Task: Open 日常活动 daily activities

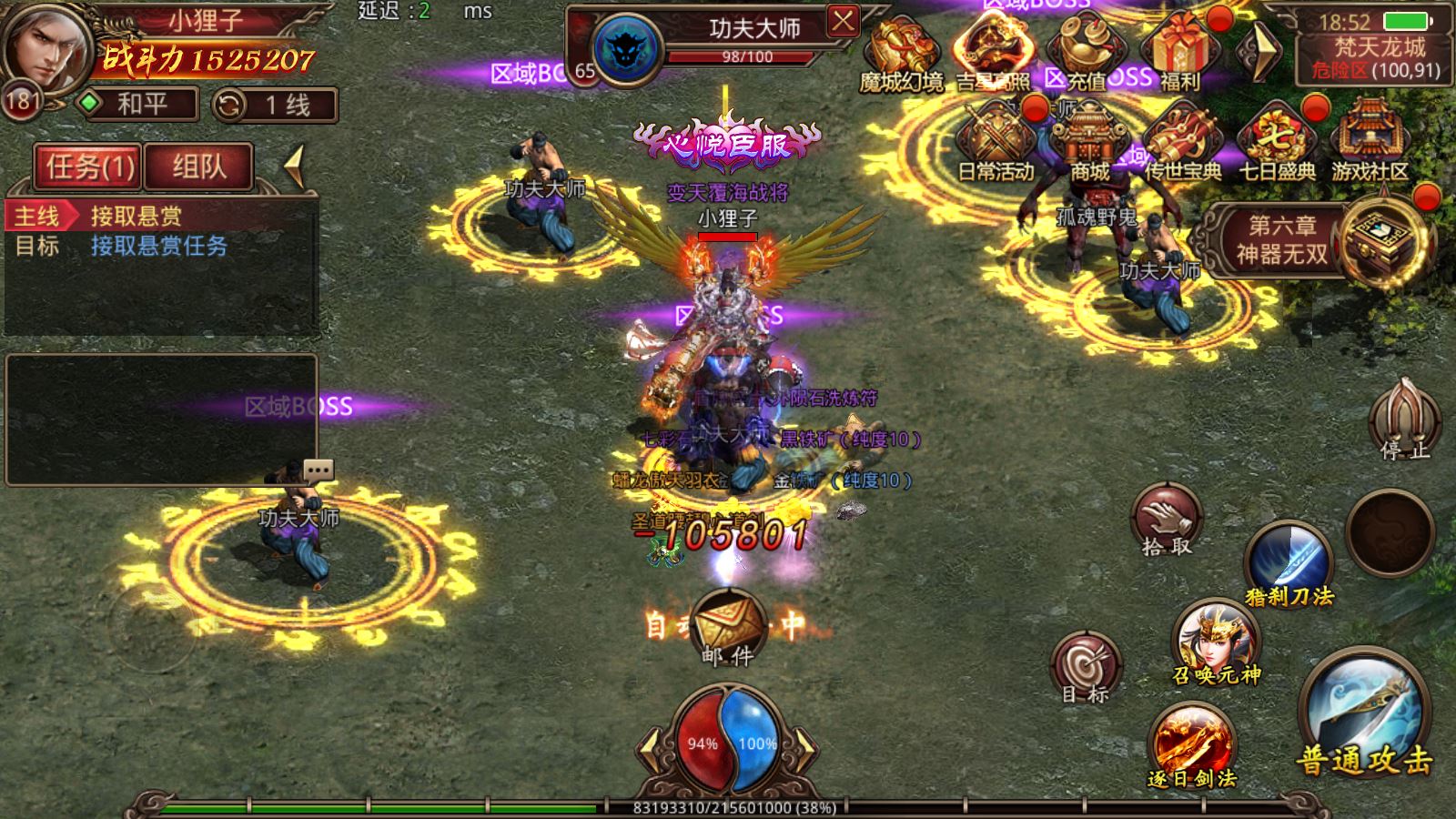Action: click(x=995, y=141)
